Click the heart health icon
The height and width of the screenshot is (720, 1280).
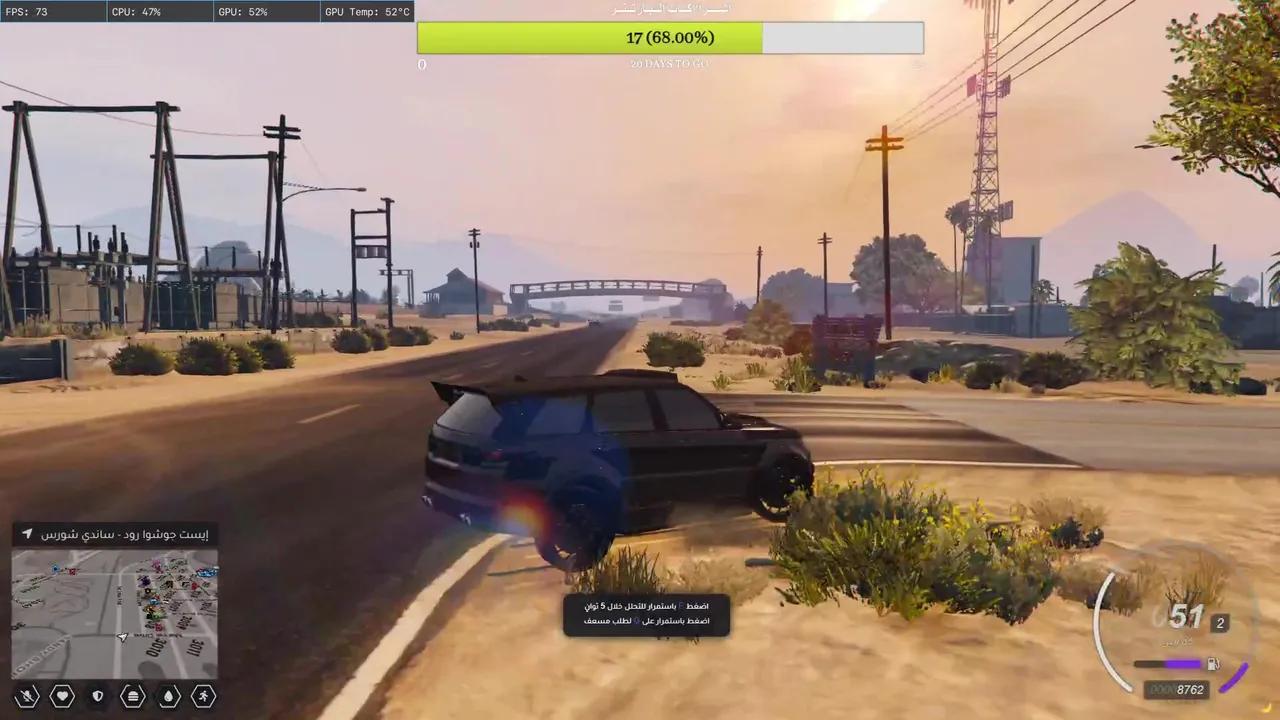point(62,696)
